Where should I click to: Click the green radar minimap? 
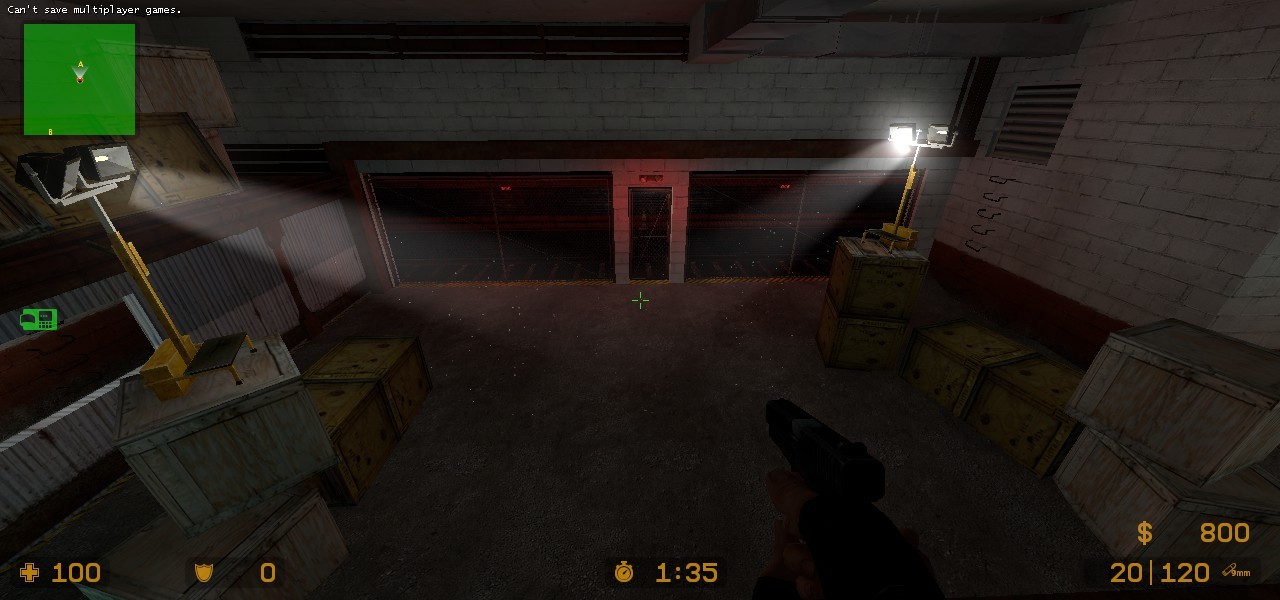coord(79,79)
